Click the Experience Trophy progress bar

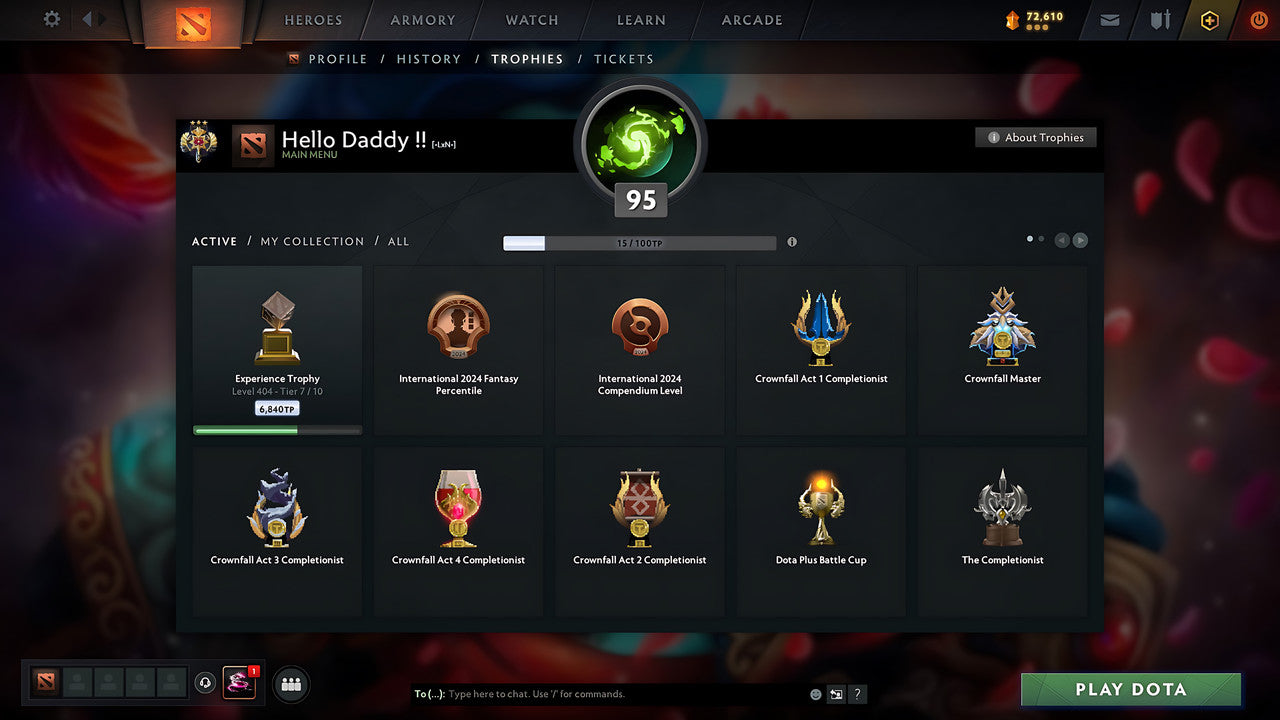pos(277,430)
